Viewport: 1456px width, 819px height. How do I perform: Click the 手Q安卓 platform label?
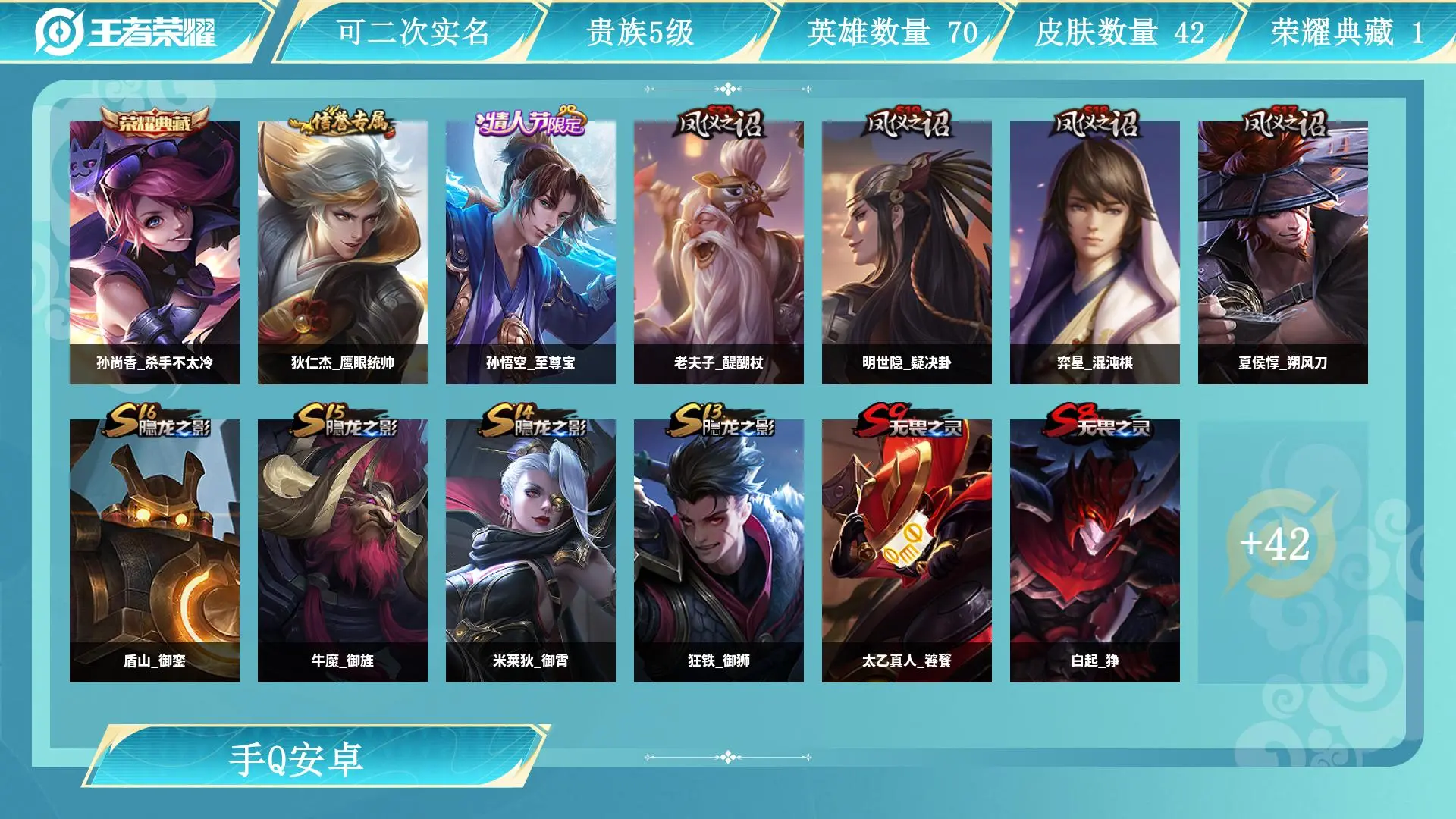click(297, 759)
